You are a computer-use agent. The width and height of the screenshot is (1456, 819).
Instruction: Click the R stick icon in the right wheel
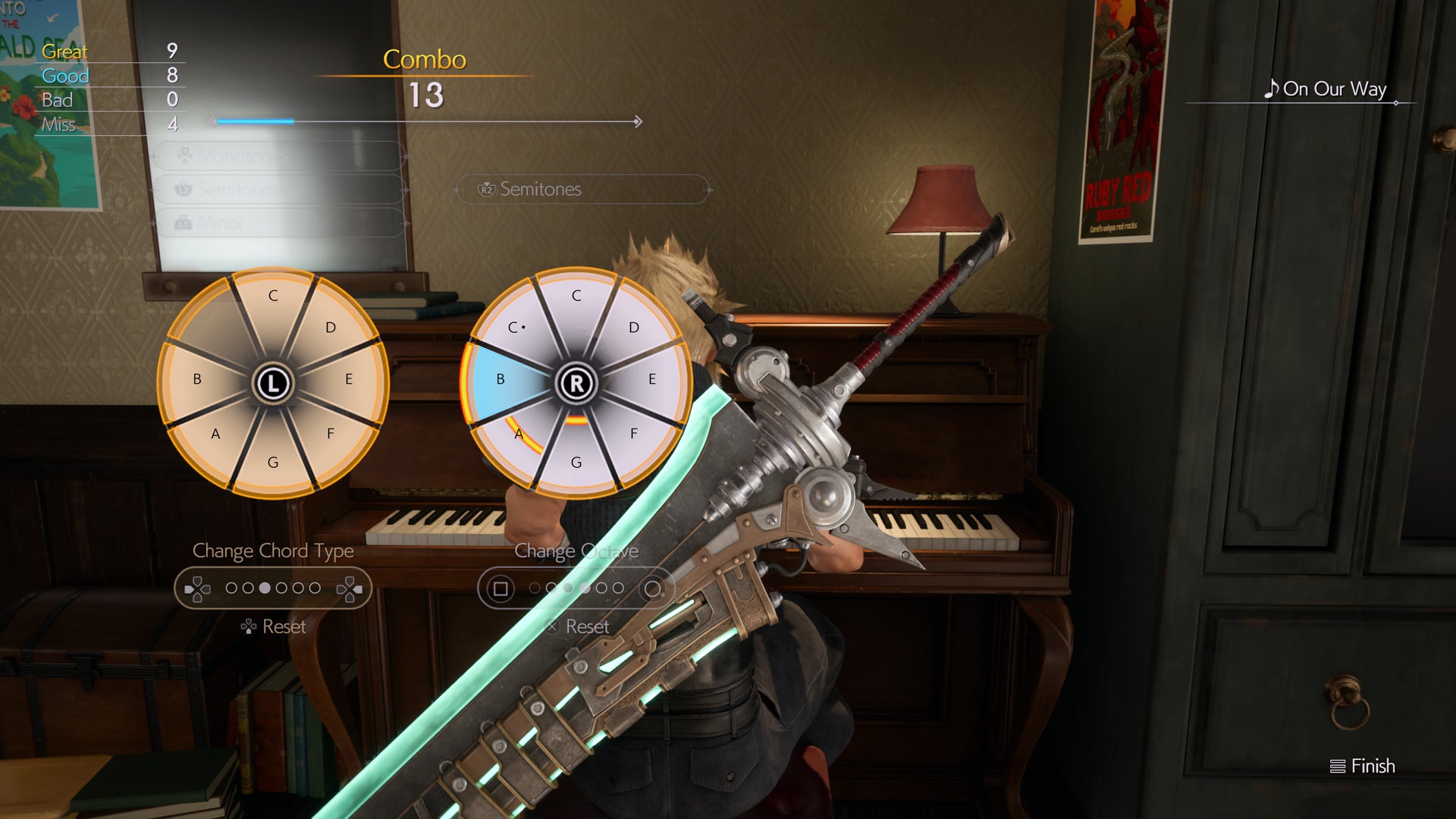point(578,383)
